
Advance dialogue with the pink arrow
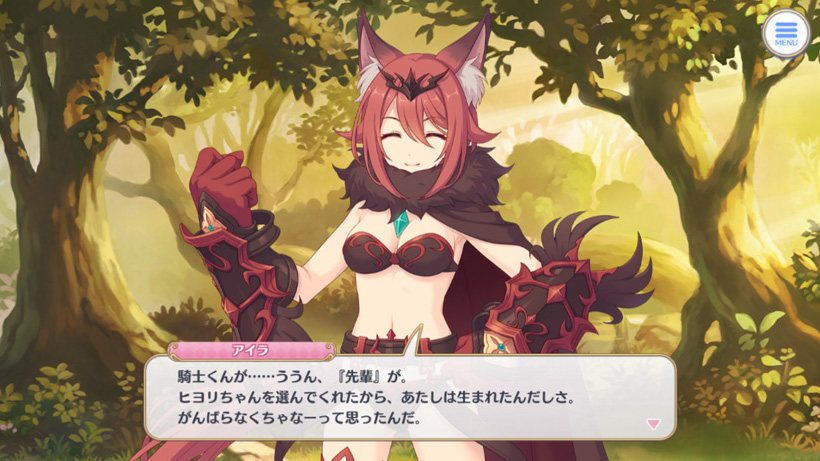653,424
